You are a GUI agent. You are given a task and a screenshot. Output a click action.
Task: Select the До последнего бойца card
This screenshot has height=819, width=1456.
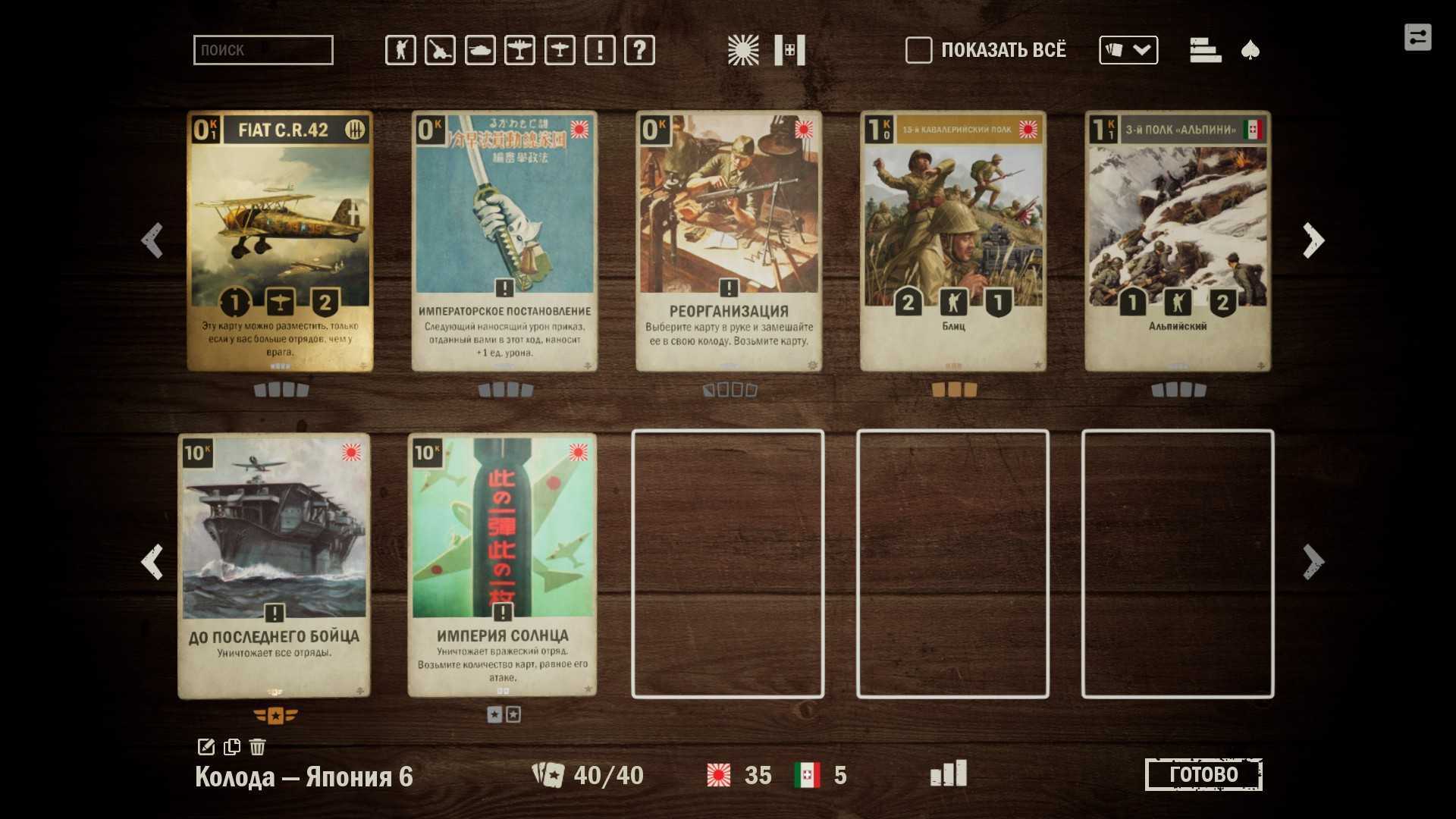(274, 565)
